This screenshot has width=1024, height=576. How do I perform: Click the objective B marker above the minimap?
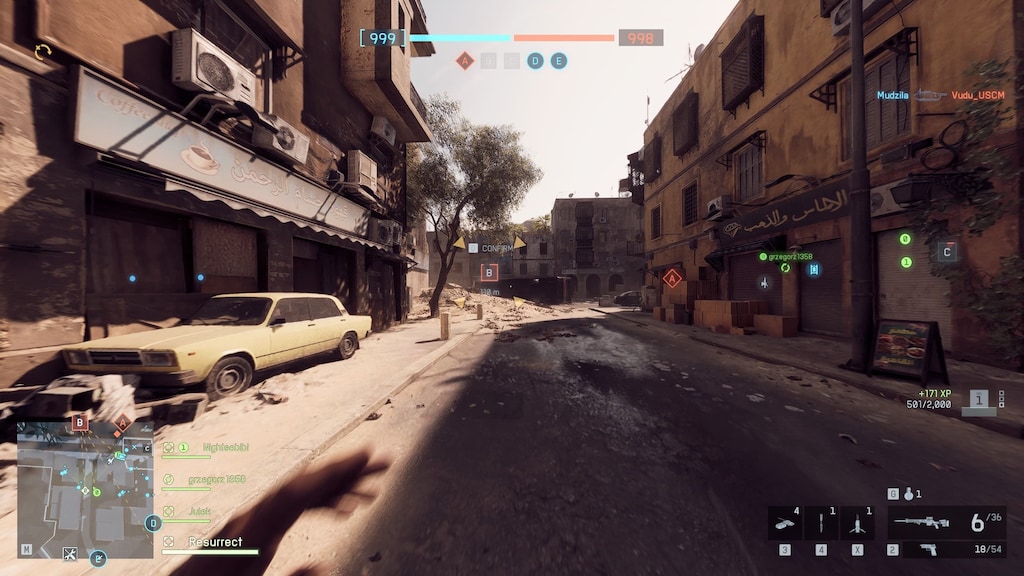click(x=80, y=423)
